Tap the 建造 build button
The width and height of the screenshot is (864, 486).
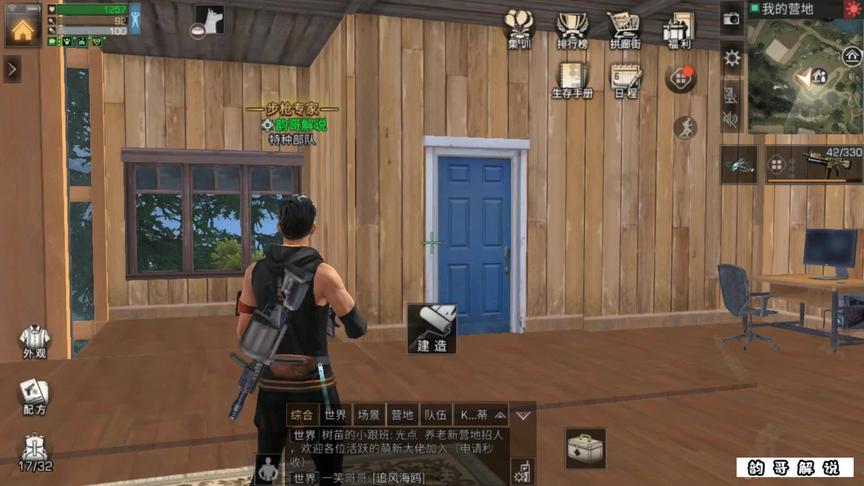tap(432, 328)
